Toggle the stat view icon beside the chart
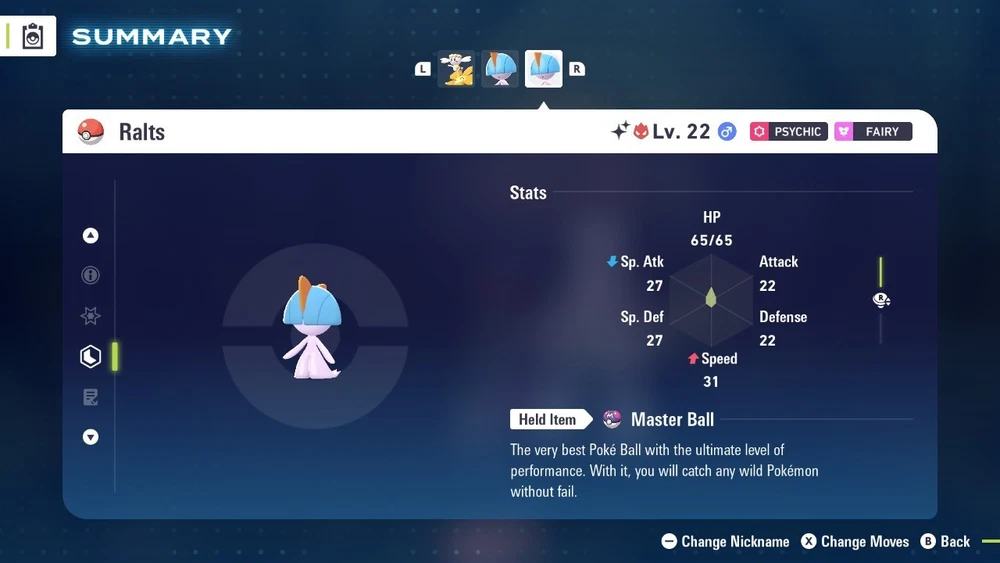Screen dimensions: 1000x563 pyautogui.click(x=881, y=300)
